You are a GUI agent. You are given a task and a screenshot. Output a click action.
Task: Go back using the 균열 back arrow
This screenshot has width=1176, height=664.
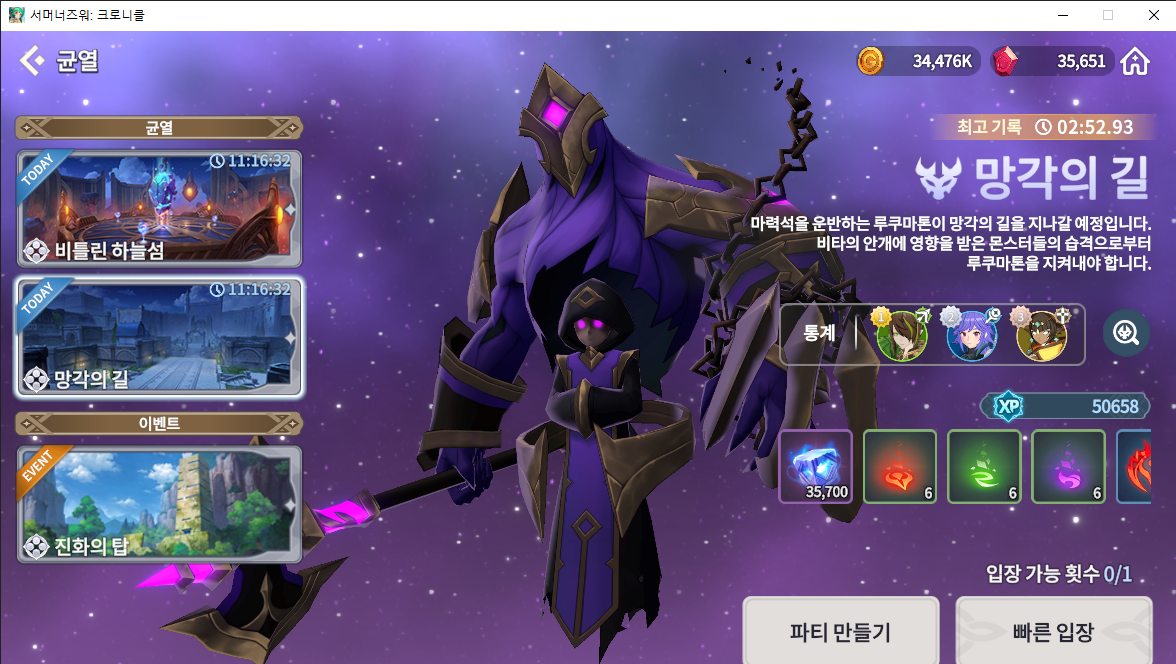[32, 61]
